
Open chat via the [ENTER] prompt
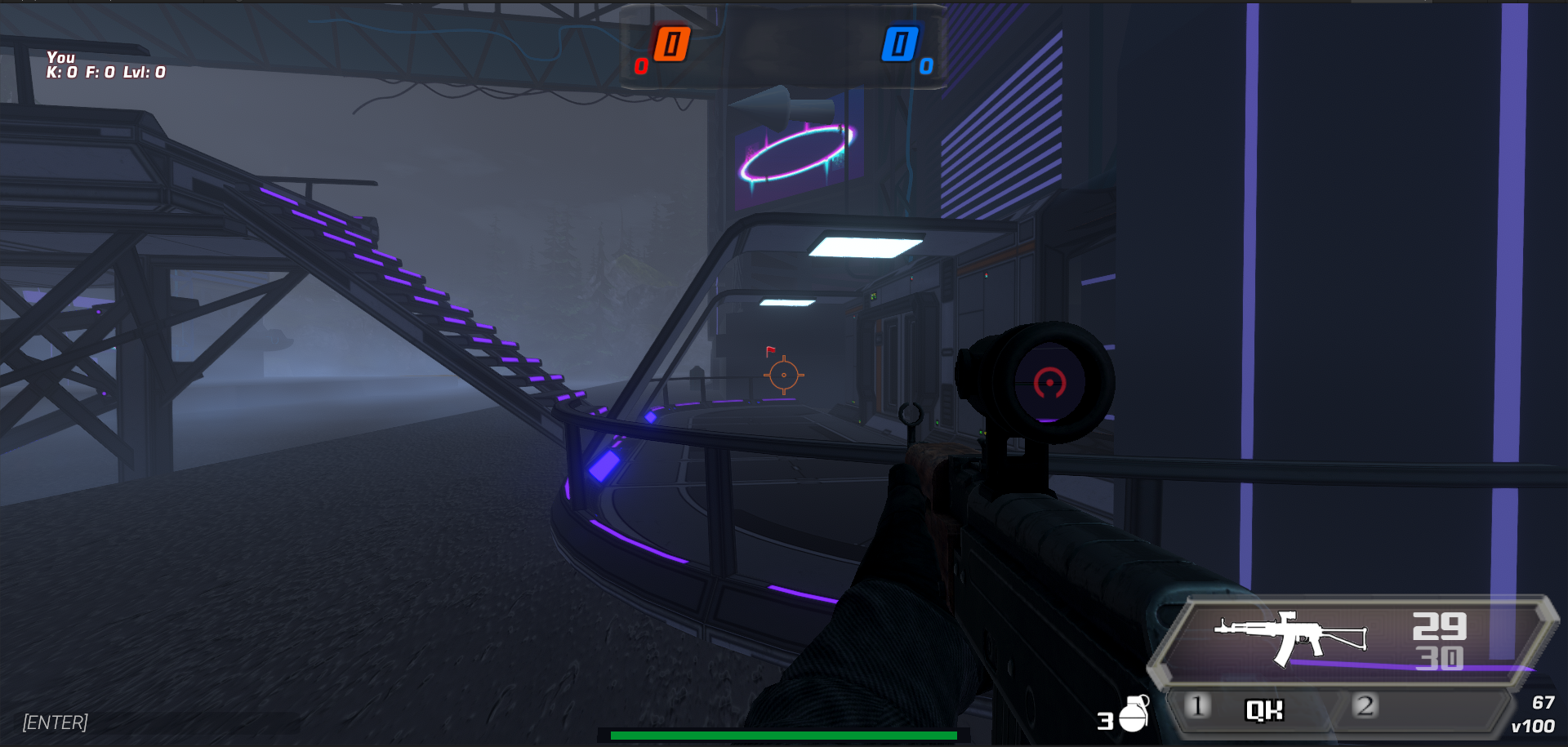point(55,722)
